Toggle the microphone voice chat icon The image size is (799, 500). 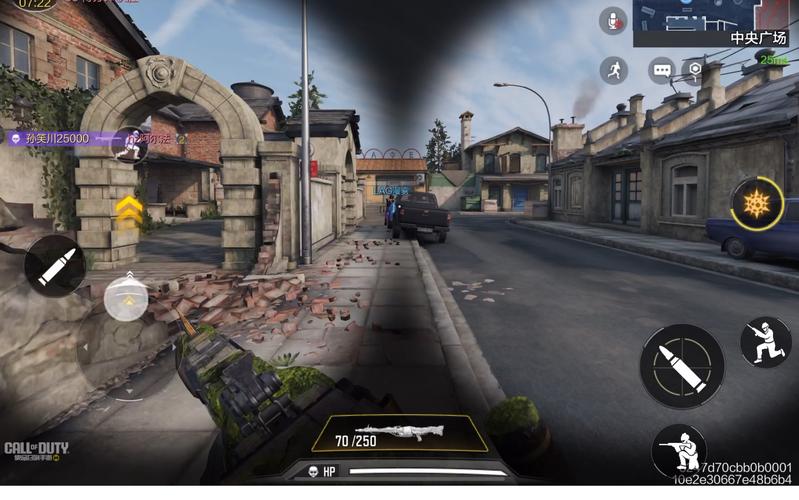(612, 21)
